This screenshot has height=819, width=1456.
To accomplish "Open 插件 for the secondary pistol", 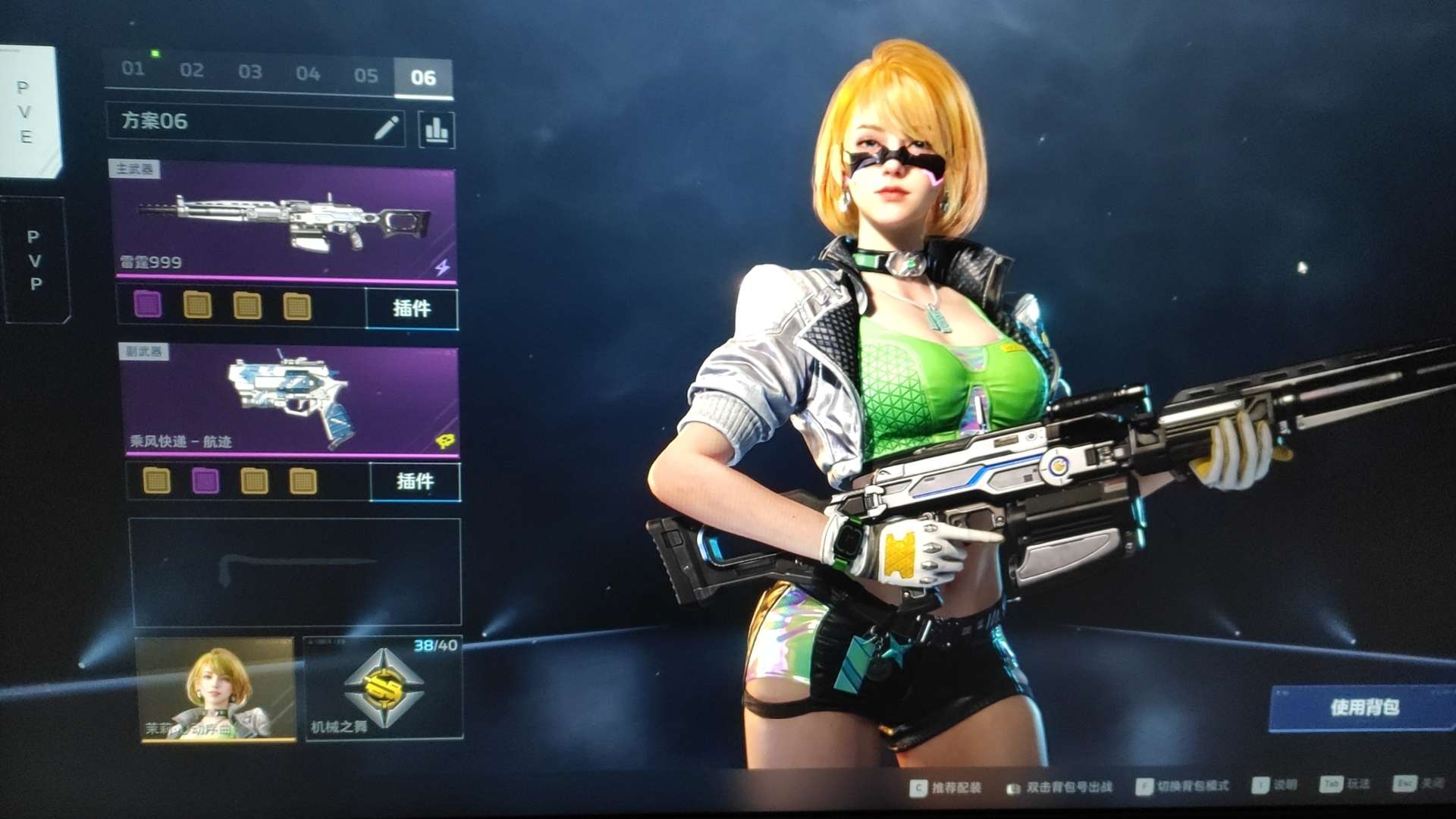I will 415,482.
